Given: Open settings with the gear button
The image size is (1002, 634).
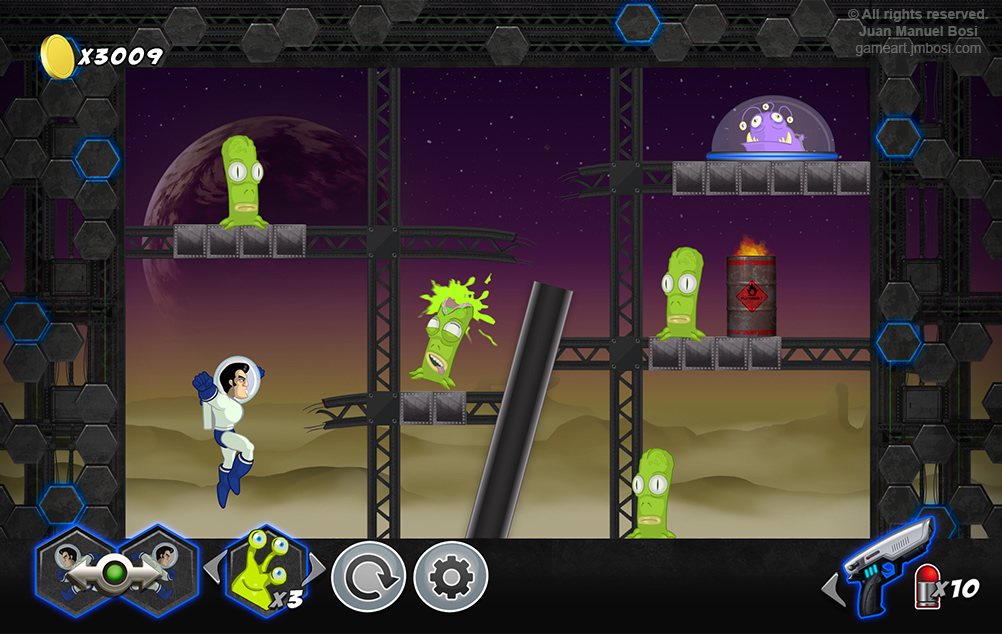Looking at the screenshot, I should (x=451, y=577).
